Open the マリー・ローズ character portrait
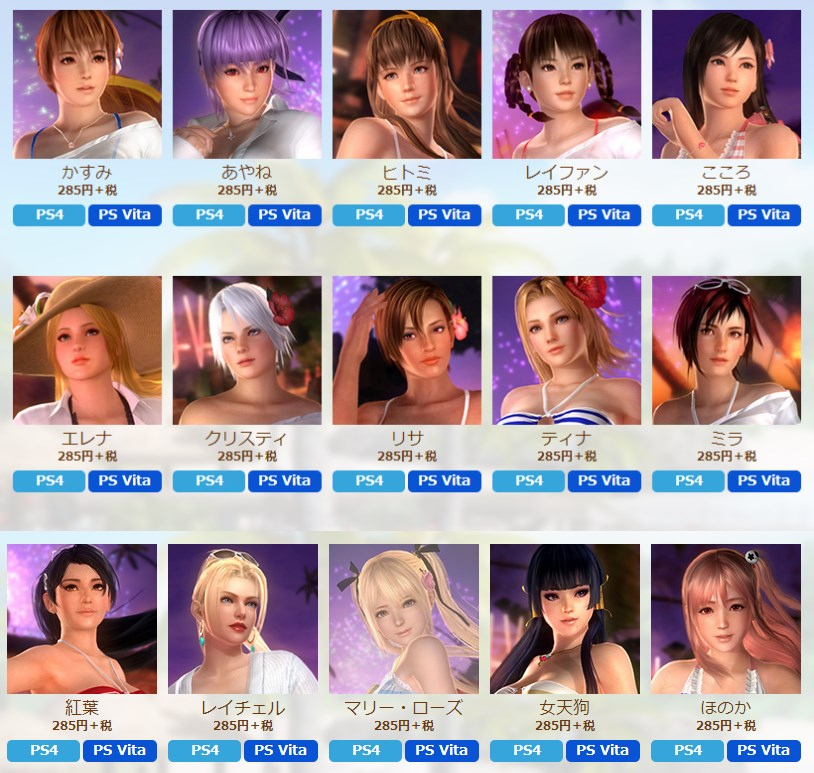The width and height of the screenshot is (814, 773). (403, 619)
